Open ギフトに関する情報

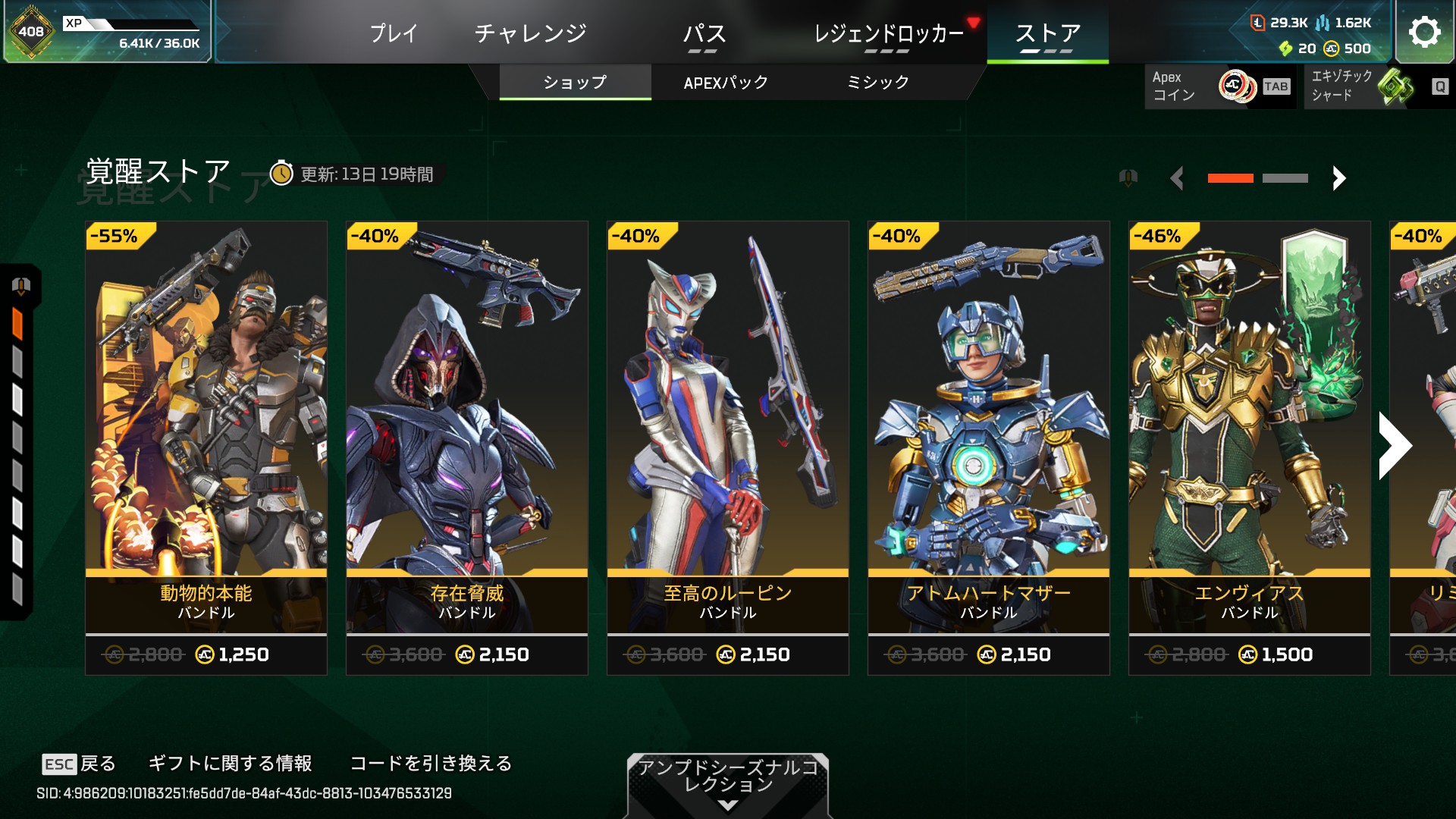coord(230,764)
